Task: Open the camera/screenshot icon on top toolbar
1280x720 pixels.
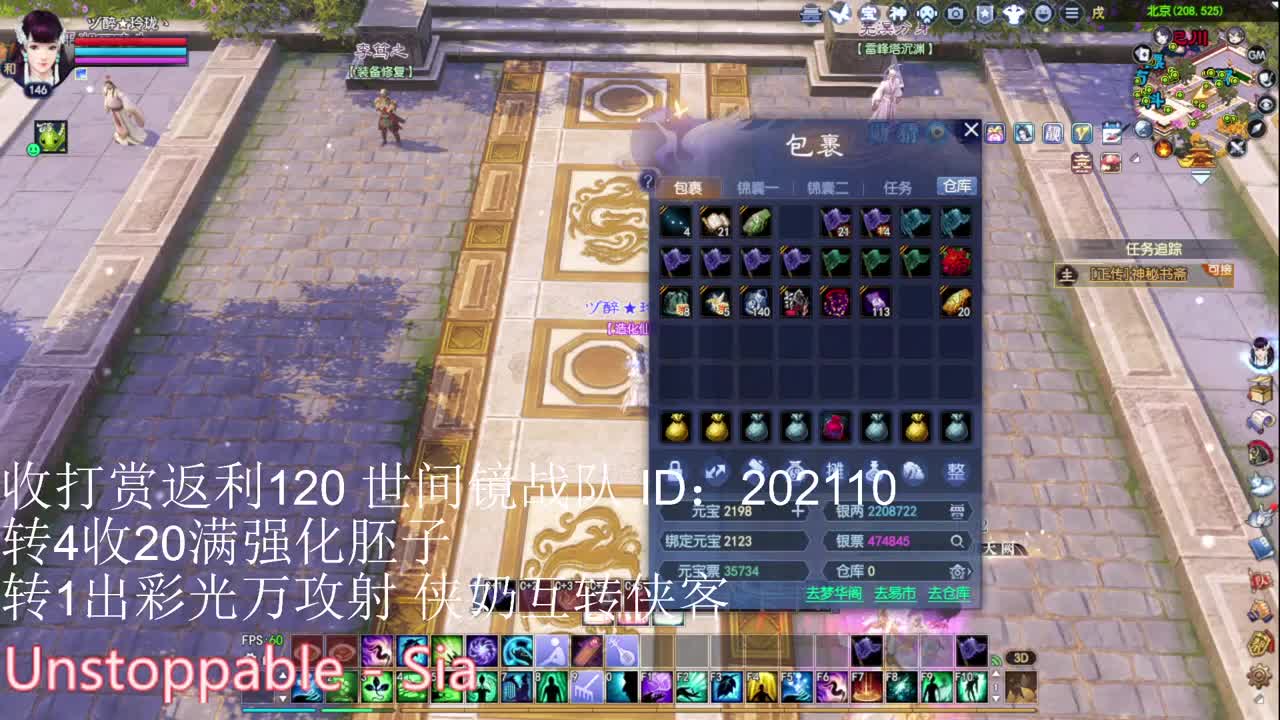Action: pos(956,13)
